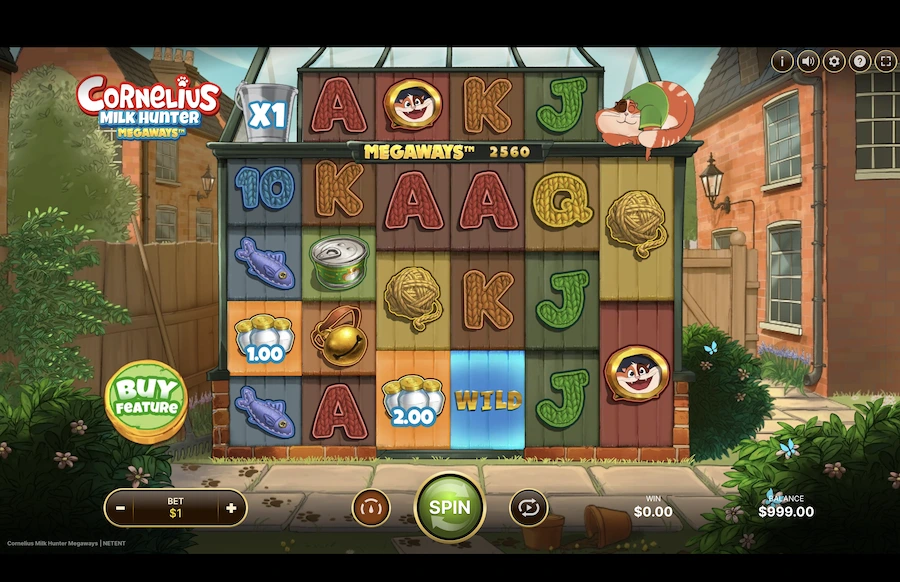Open autoplay options next to Spin
900x582 pixels.
[528, 508]
